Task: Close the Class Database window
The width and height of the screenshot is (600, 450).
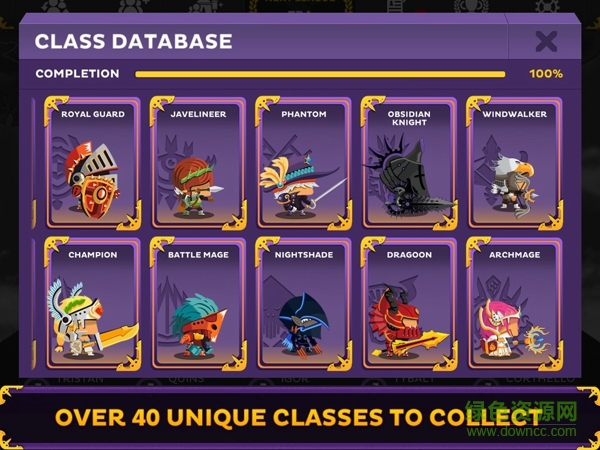Action: [x=546, y=41]
